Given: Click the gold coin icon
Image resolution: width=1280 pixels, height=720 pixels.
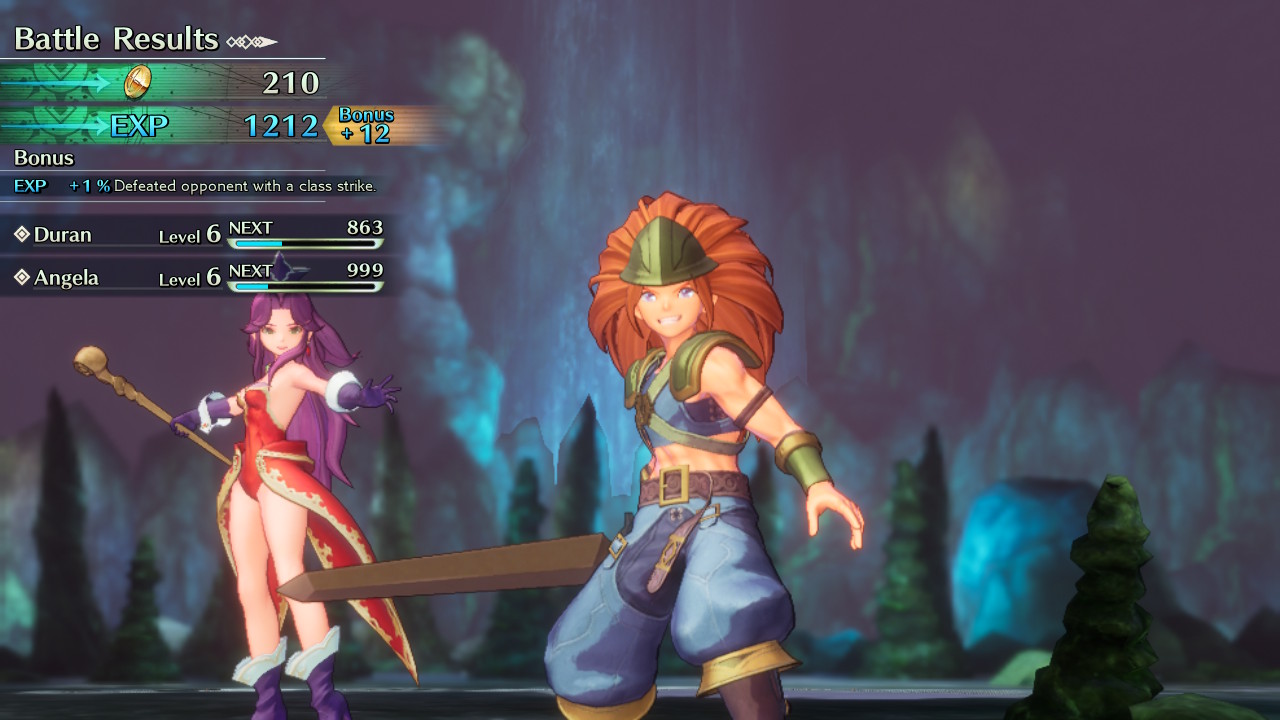Looking at the screenshot, I should [137, 82].
